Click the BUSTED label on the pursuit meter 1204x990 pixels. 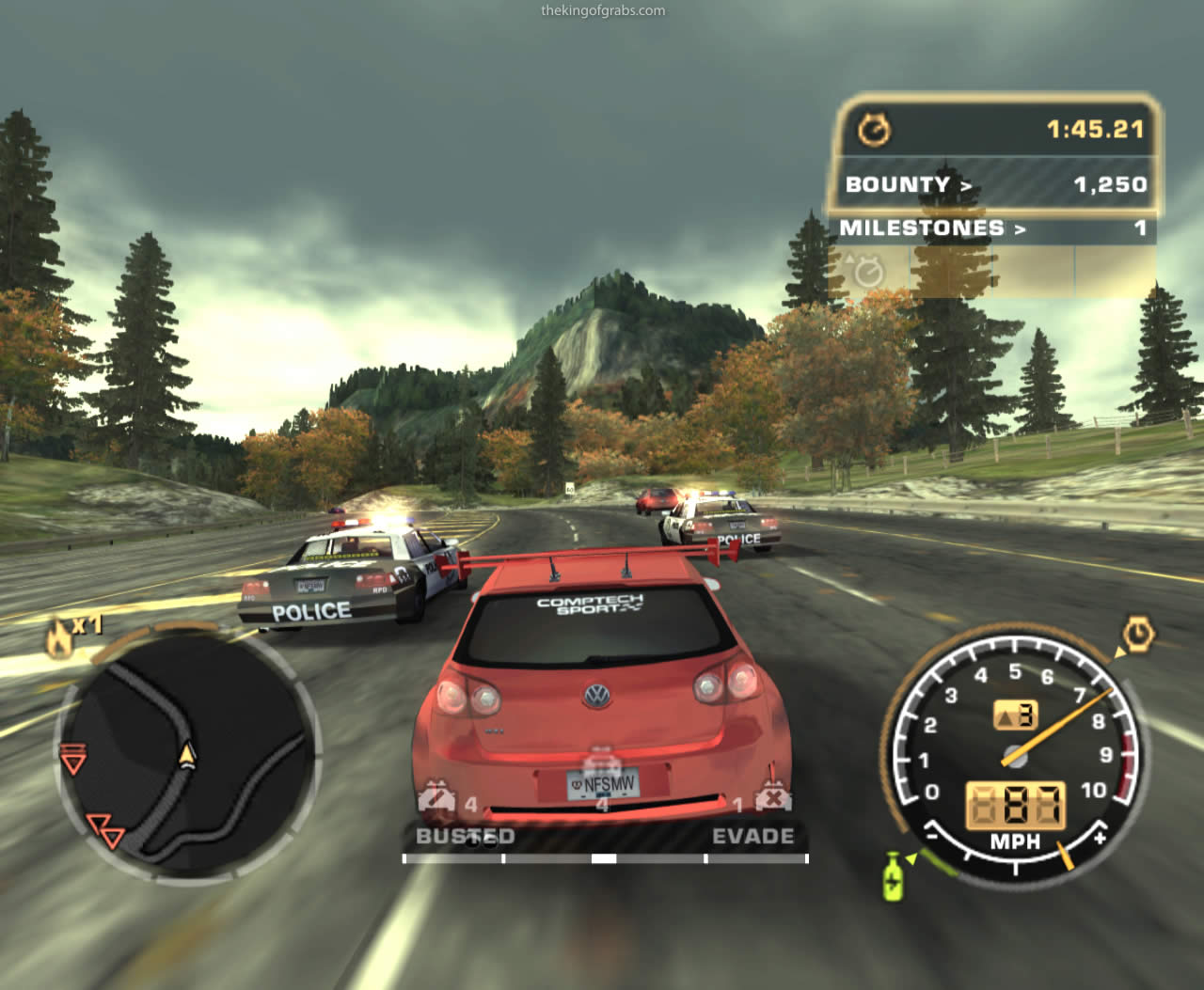pyautogui.click(x=465, y=836)
